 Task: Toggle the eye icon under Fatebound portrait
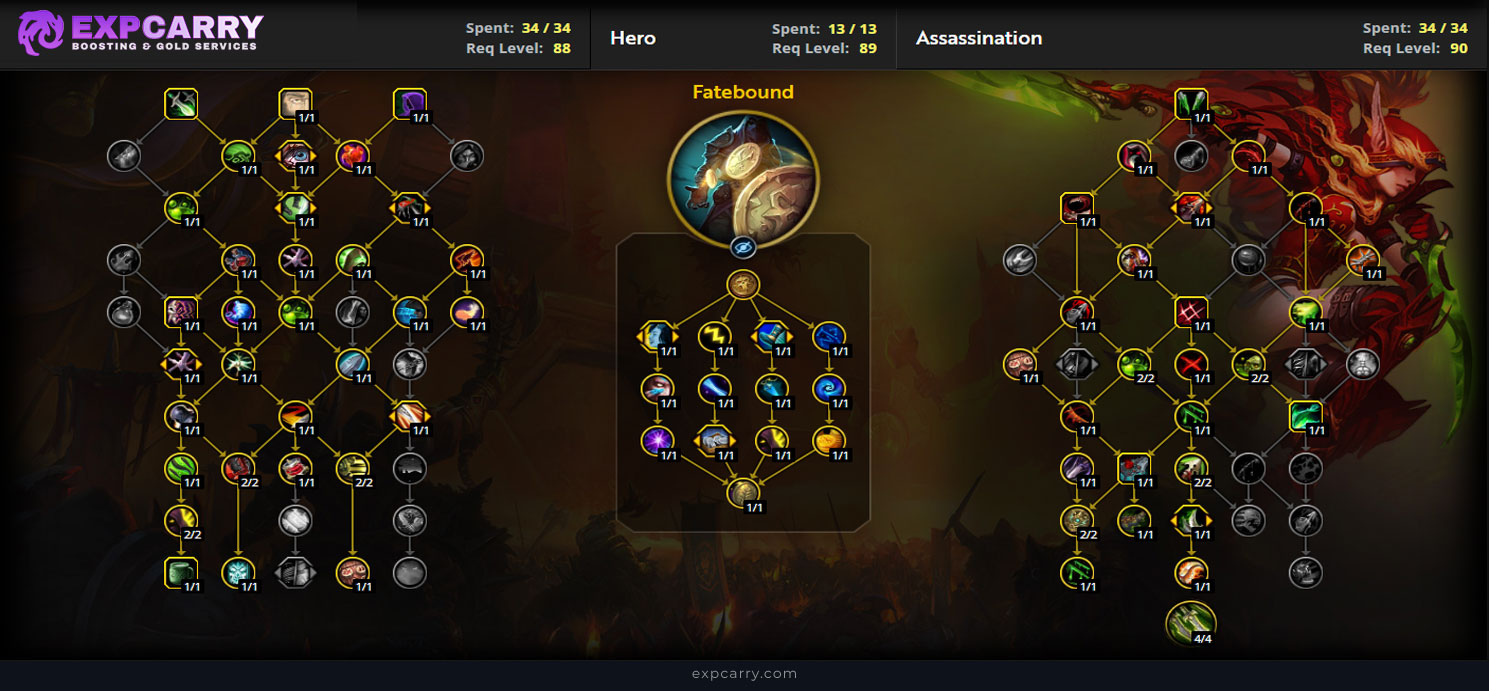(743, 248)
